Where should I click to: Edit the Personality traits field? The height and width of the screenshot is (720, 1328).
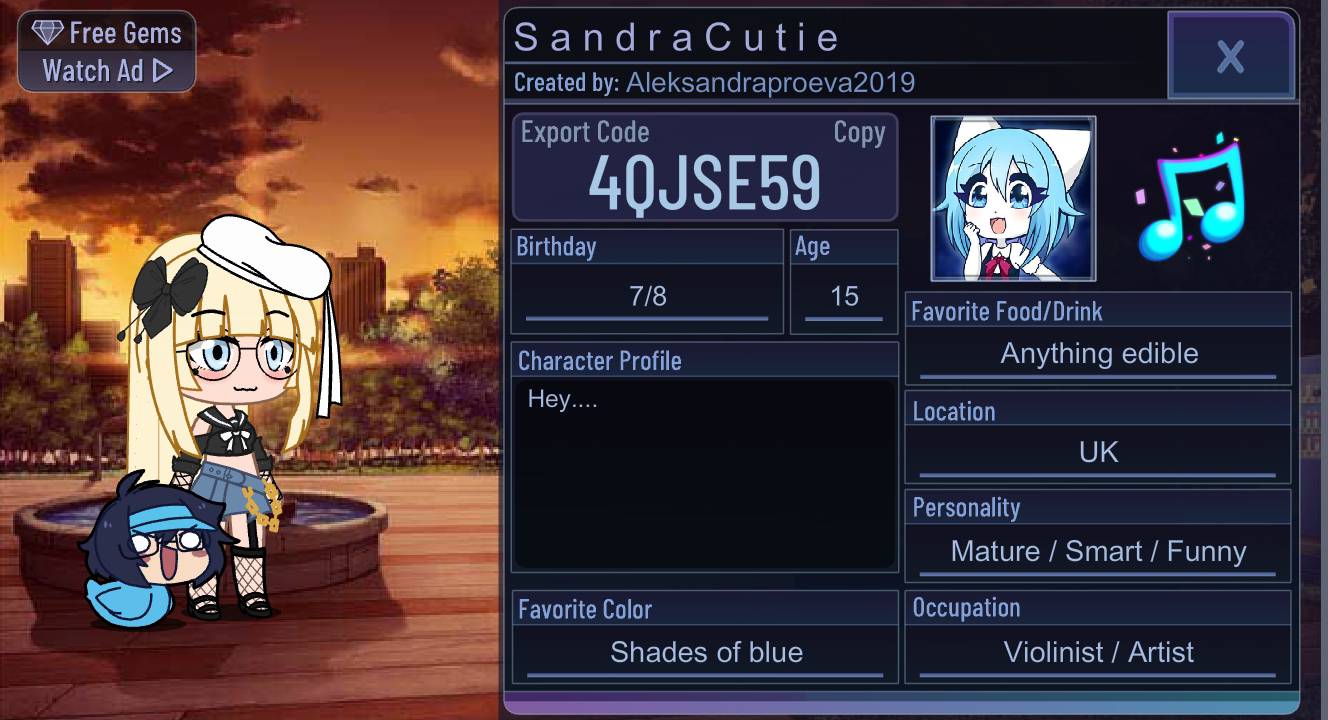(1097, 551)
